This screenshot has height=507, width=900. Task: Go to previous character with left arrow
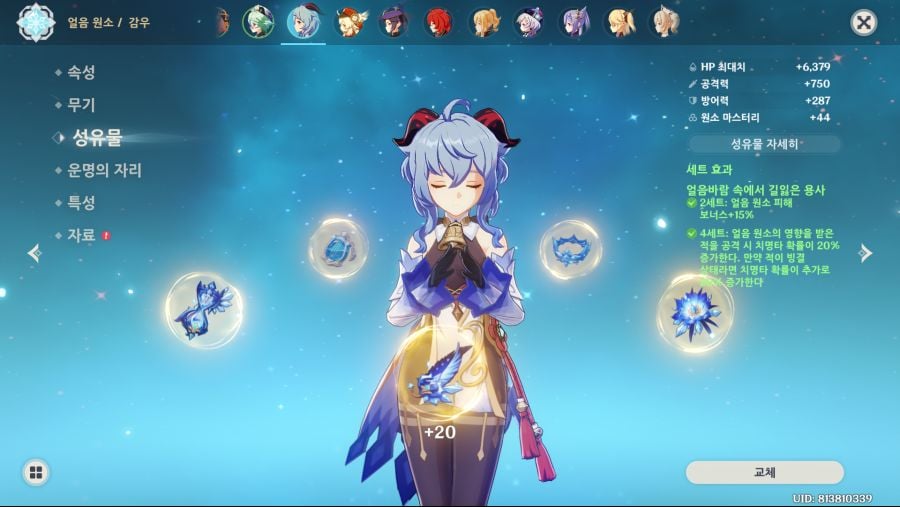34,253
